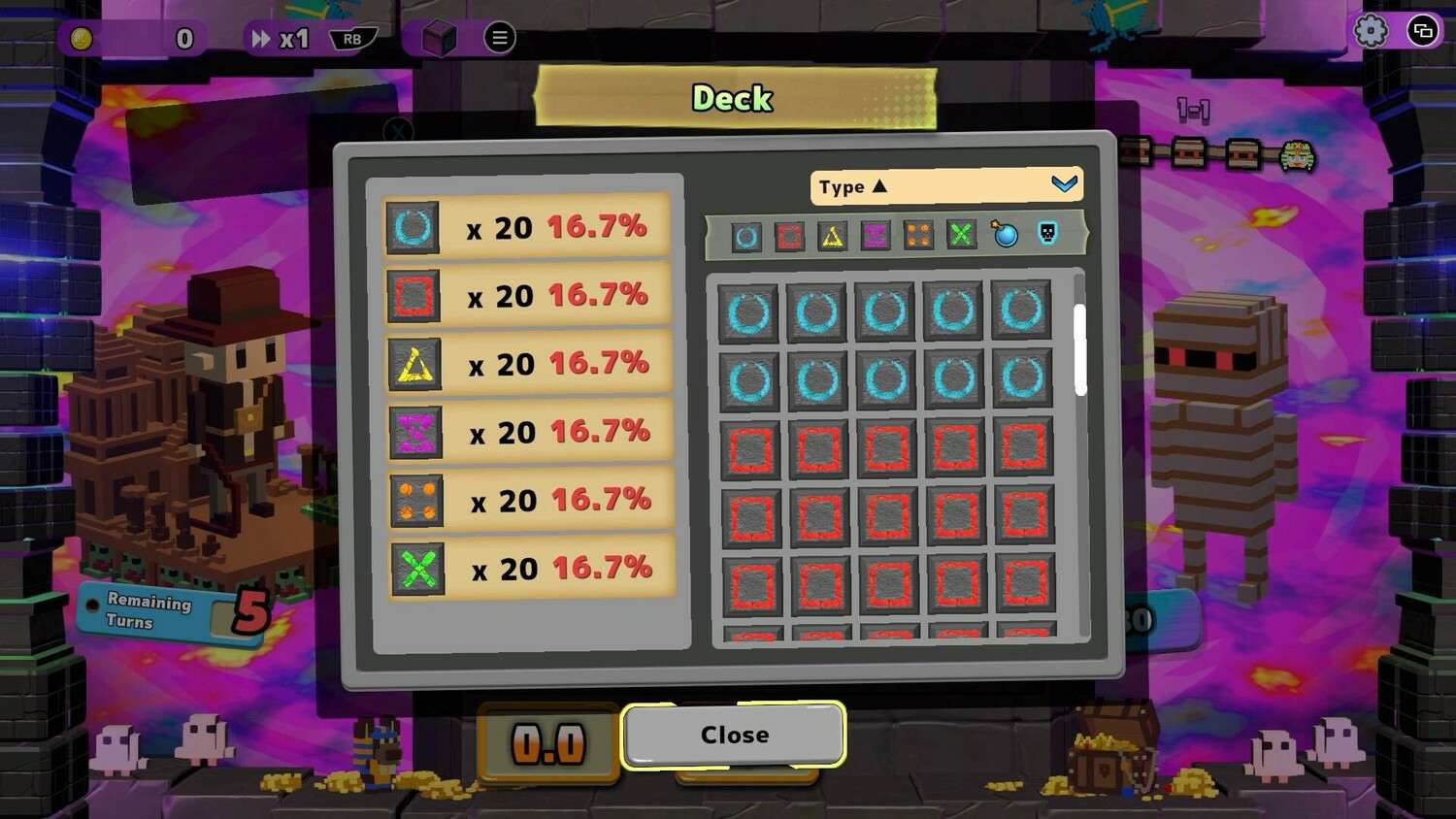
Task: Filter deck by blue circle tiles
Action: tap(745, 236)
